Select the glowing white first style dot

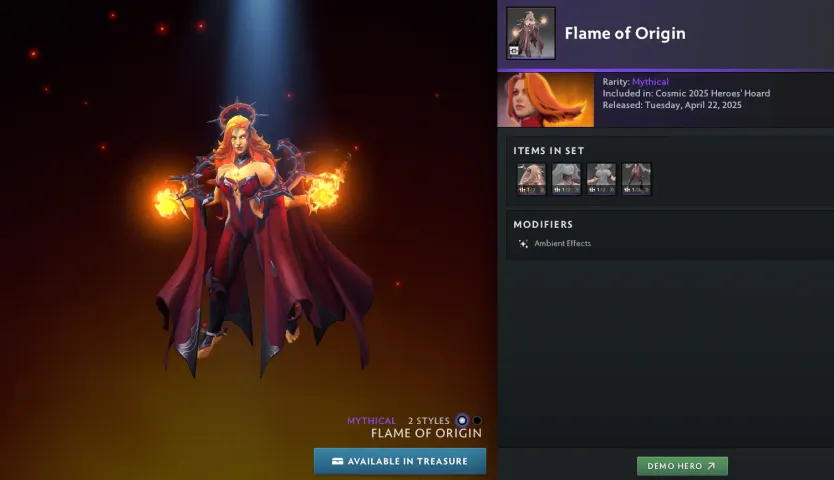click(462, 421)
